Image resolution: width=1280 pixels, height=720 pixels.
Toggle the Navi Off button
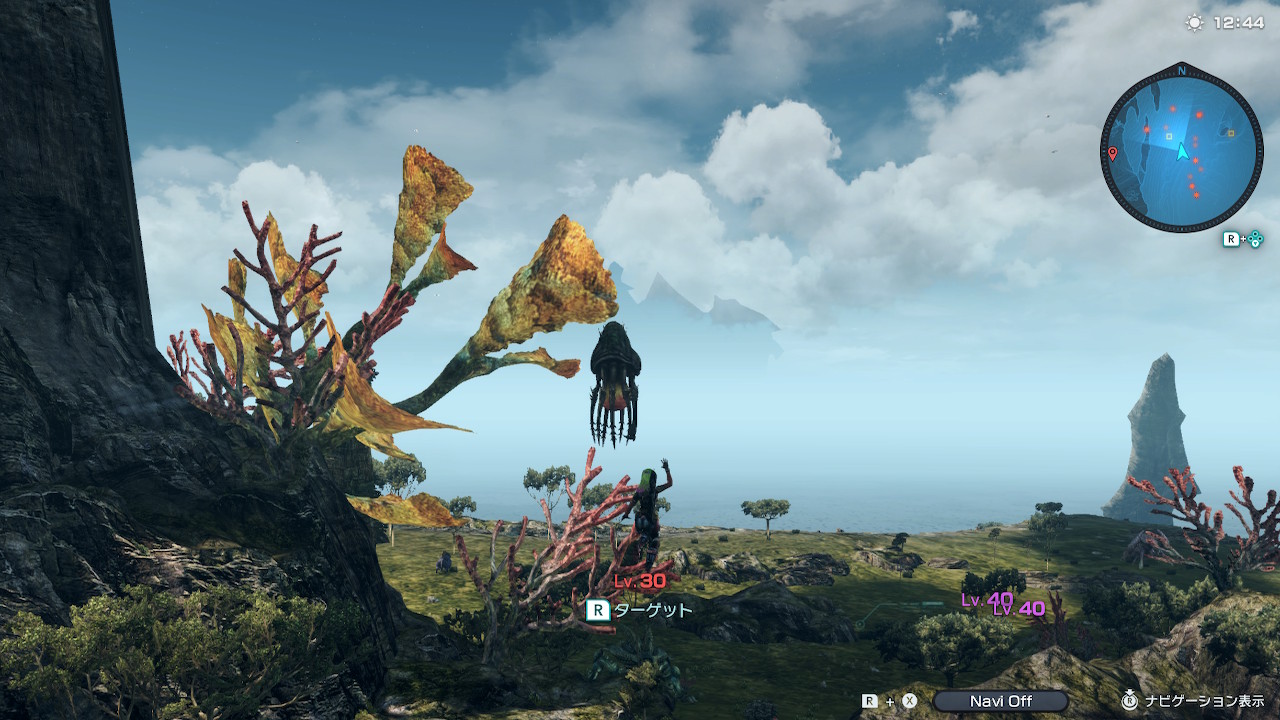1000,701
